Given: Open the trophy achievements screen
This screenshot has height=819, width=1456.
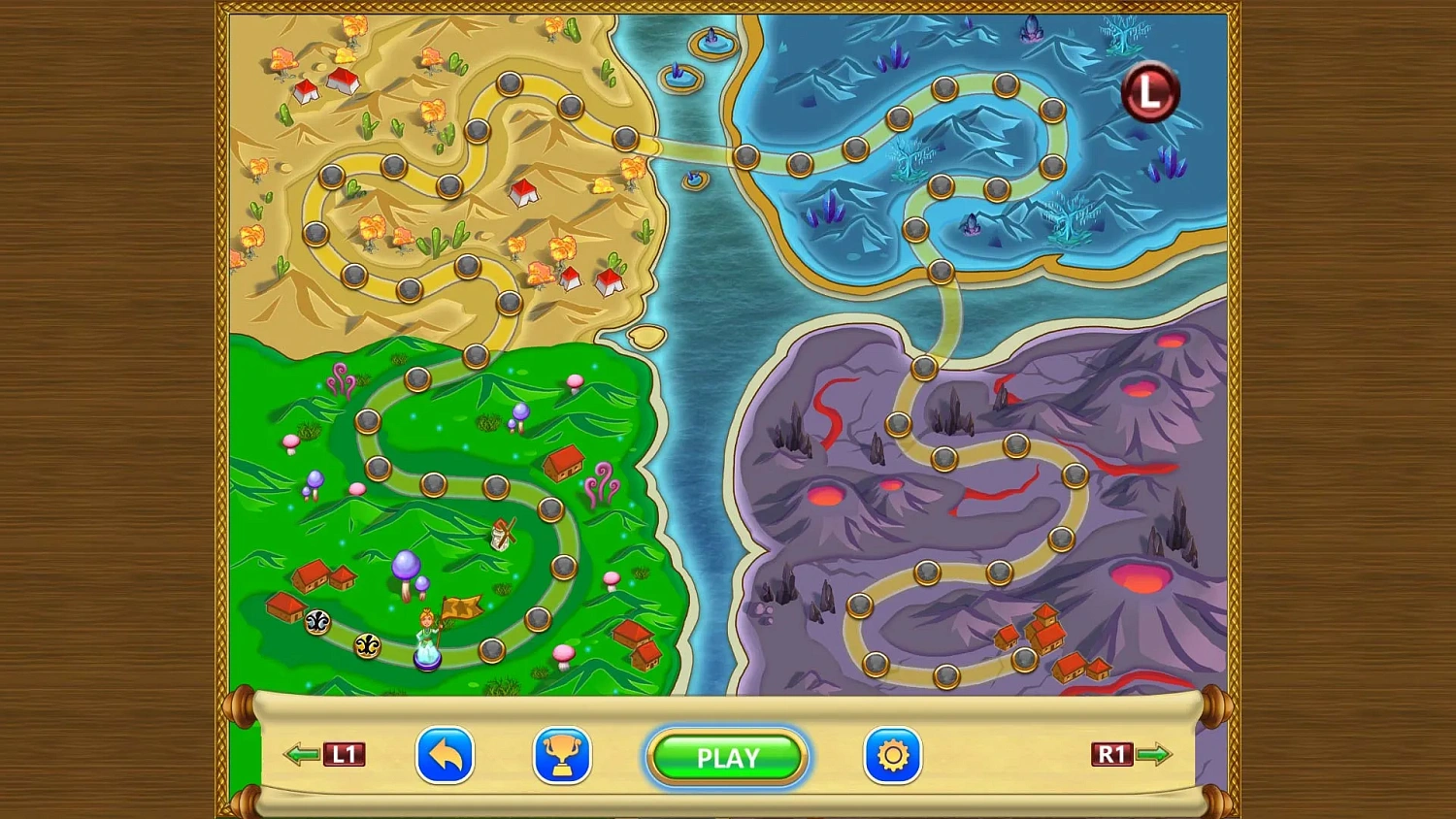Looking at the screenshot, I should 561,756.
